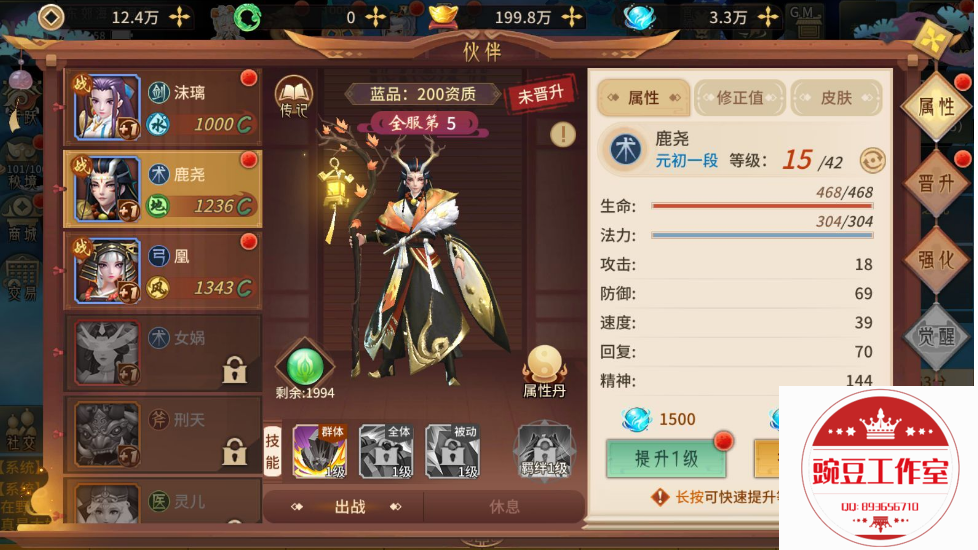978x550 pixels.
Task: Click the 提升1级 level-up button
Action: pos(666,459)
